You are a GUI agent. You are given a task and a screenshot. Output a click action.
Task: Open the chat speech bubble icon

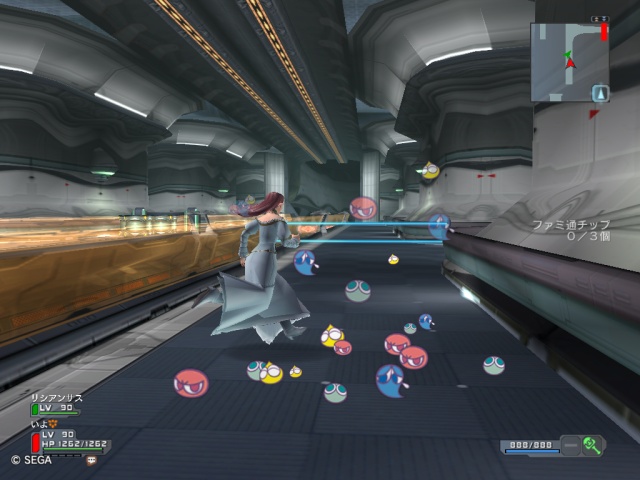[93, 460]
